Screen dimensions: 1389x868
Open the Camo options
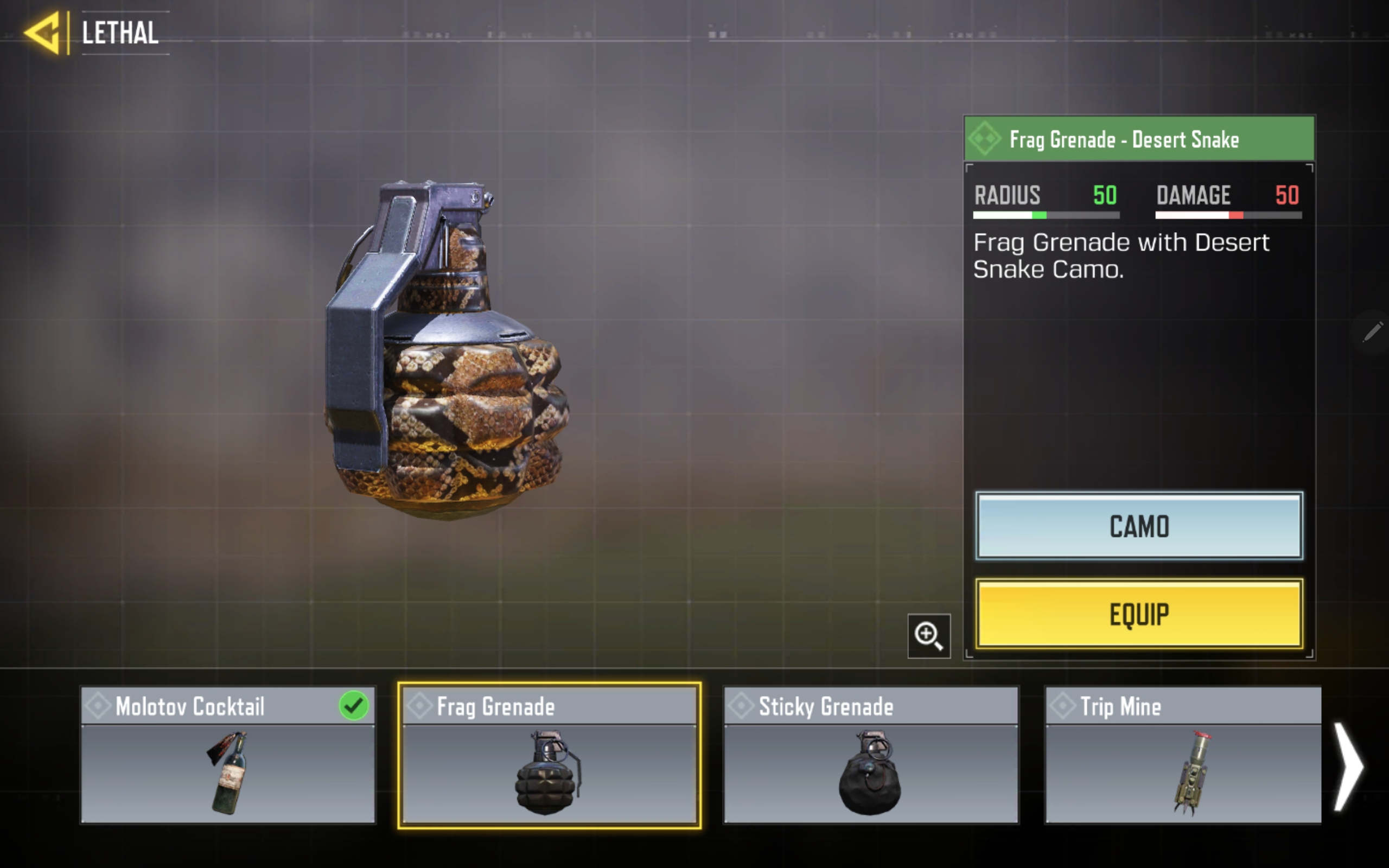(1139, 526)
